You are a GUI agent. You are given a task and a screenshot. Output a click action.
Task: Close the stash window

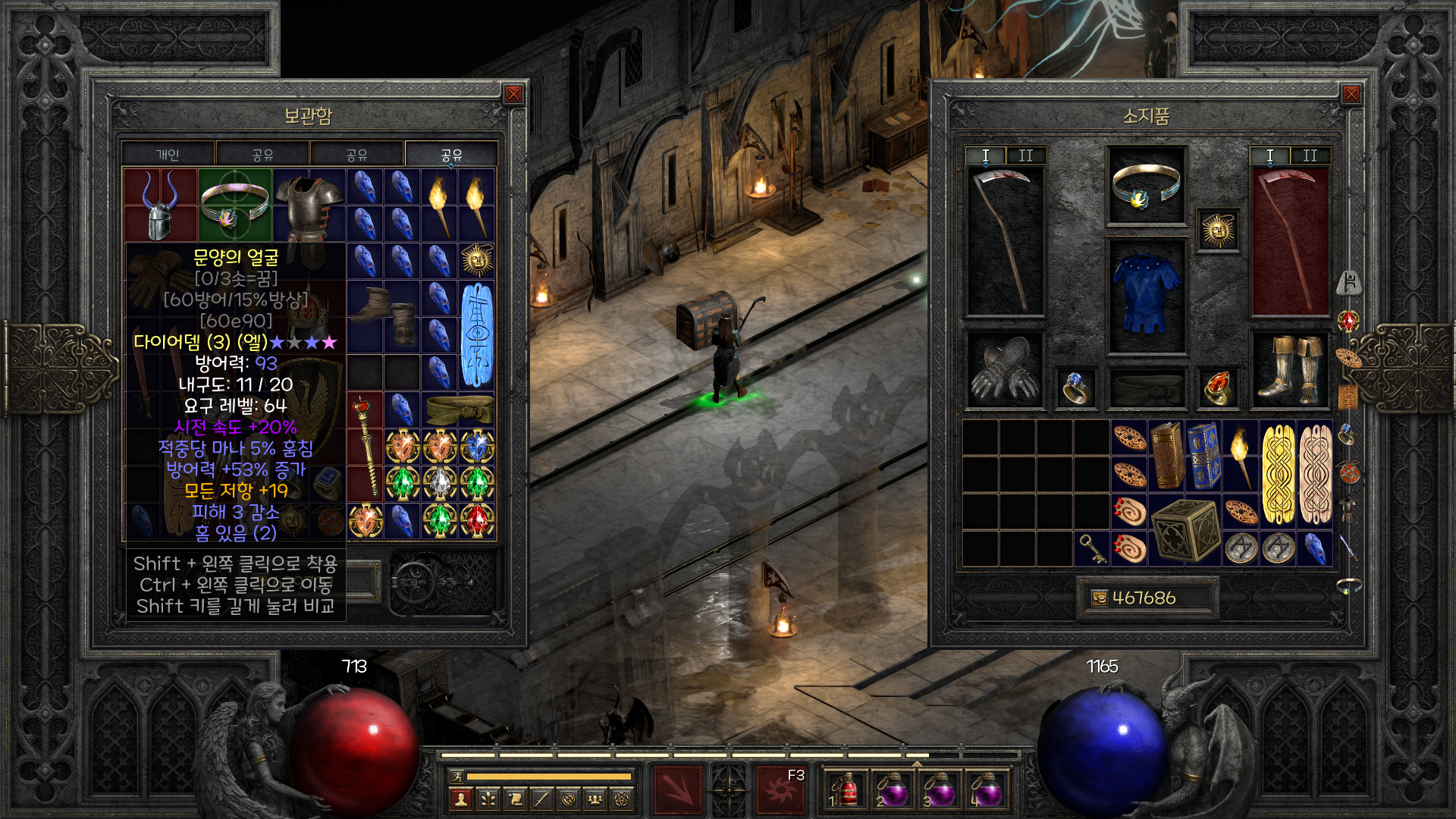click(513, 94)
